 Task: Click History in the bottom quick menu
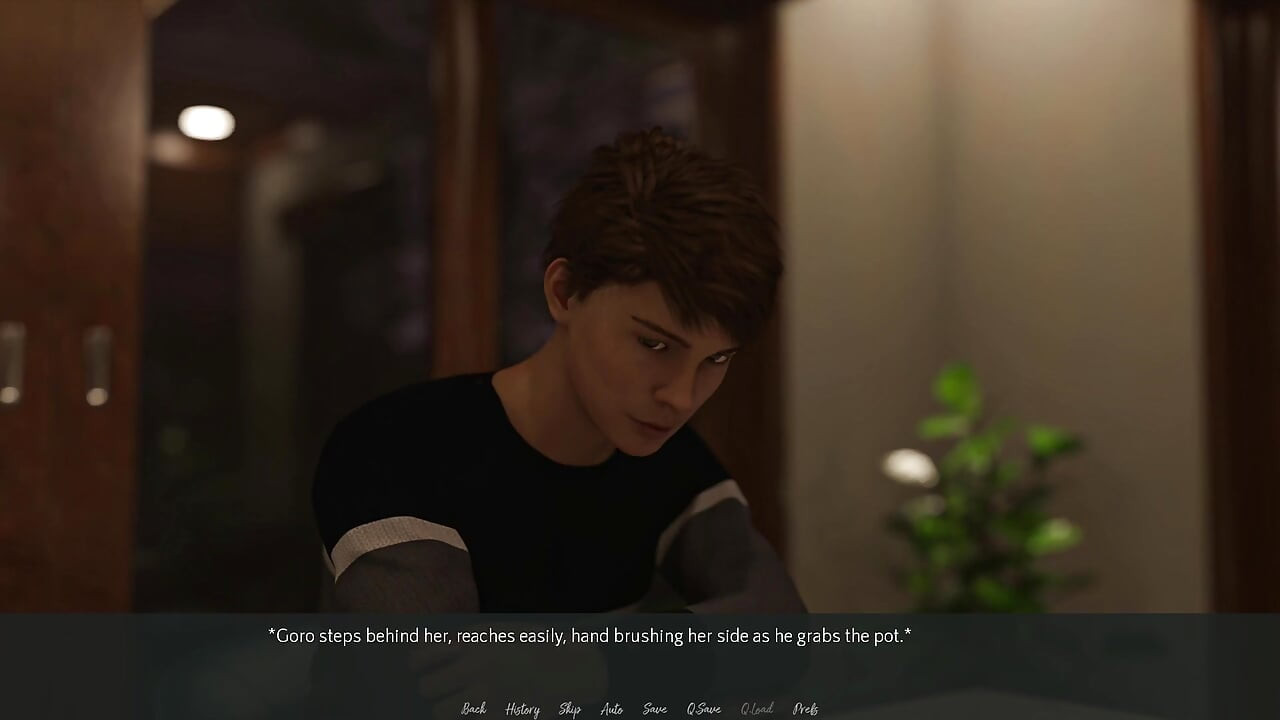tap(522, 708)
